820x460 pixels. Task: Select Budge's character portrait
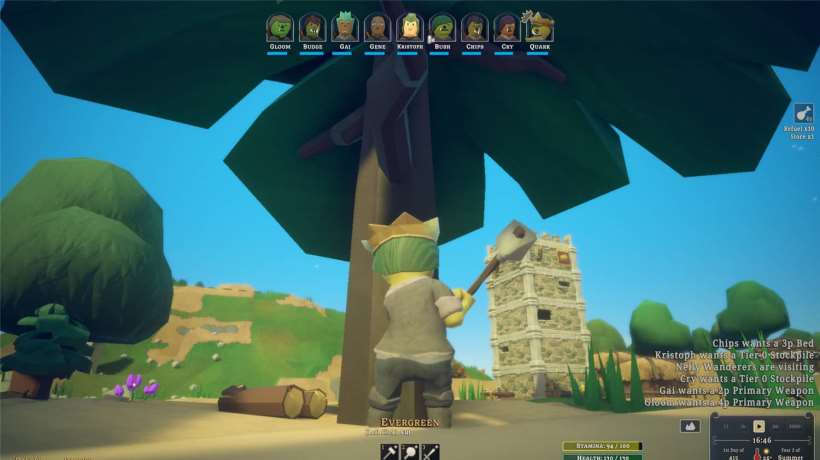[x=312, y=27]
